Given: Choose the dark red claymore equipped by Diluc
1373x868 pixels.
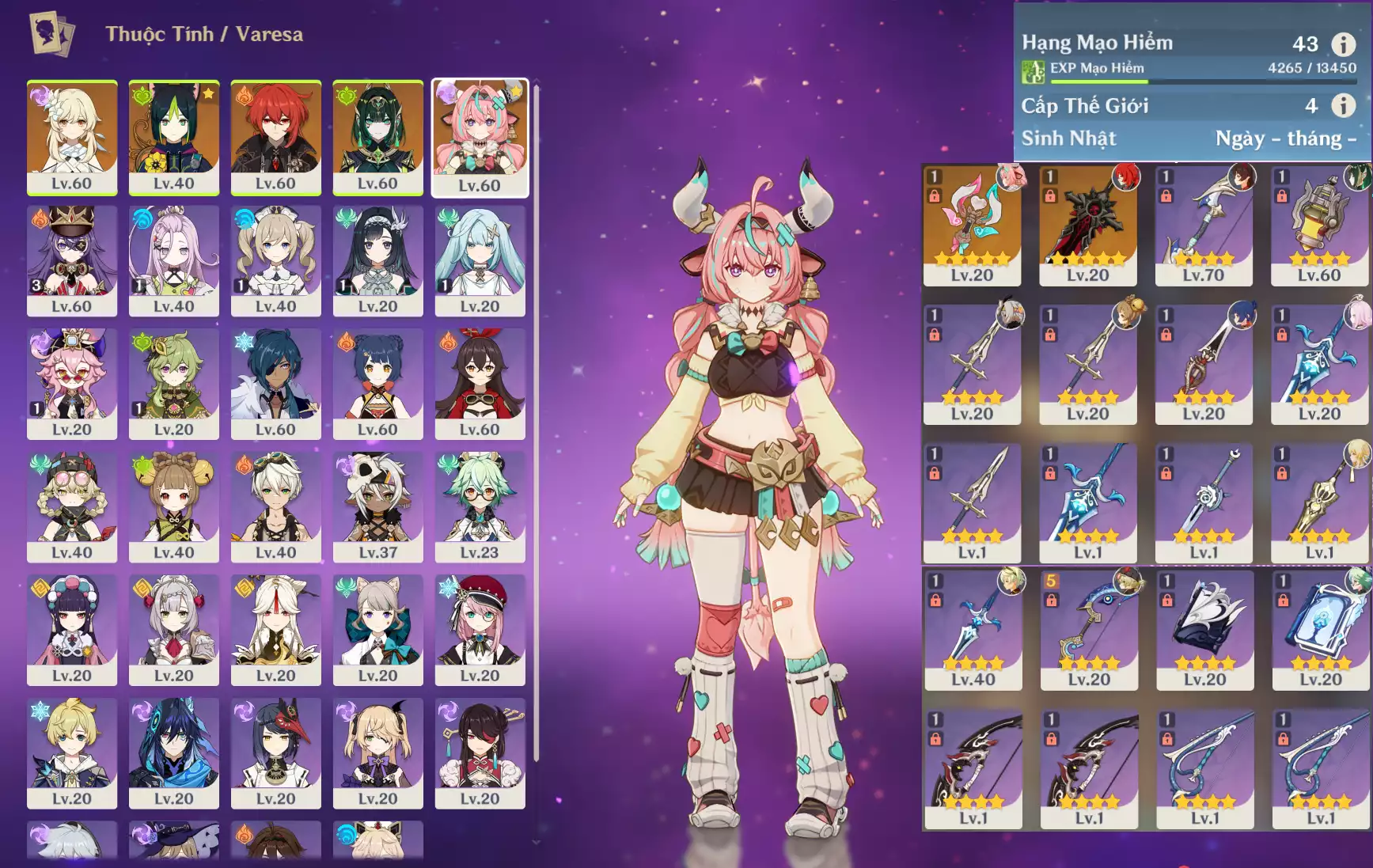Looking at the screenshot, I should (1087, 225).
